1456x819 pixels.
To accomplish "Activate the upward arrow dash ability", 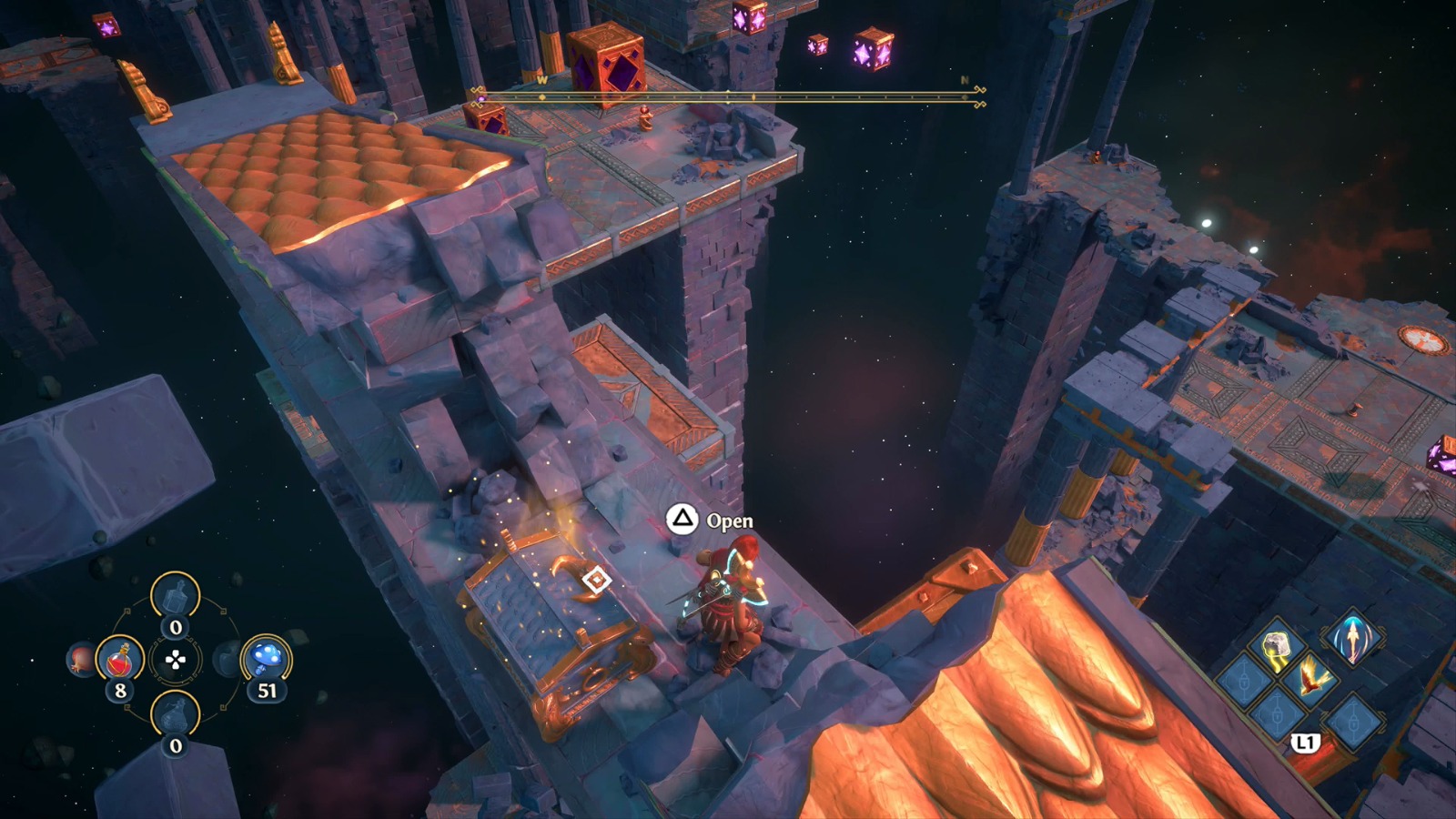I will [x=1352, y=639].
